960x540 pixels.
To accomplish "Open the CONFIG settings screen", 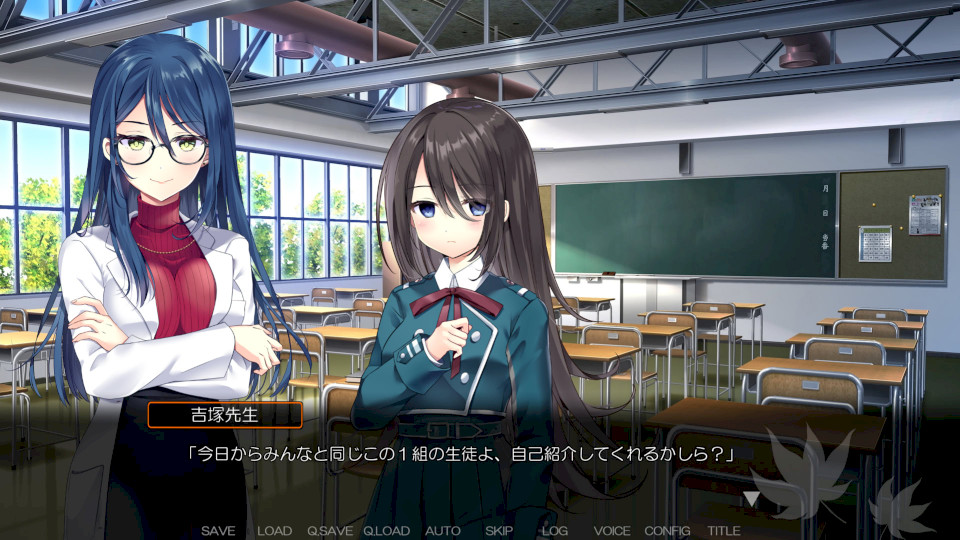I will [667, 531].
